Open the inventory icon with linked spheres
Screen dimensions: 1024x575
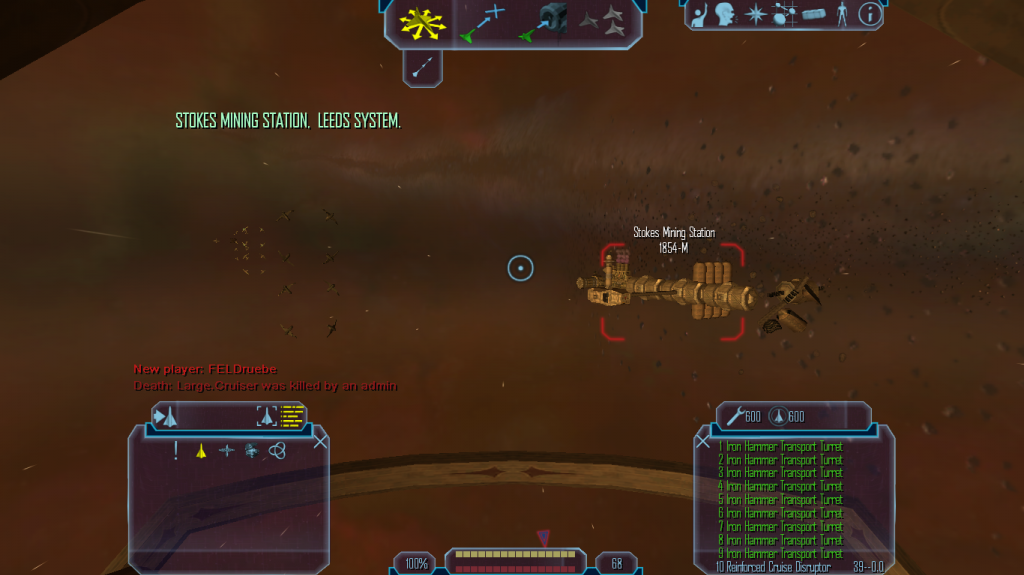786,14
